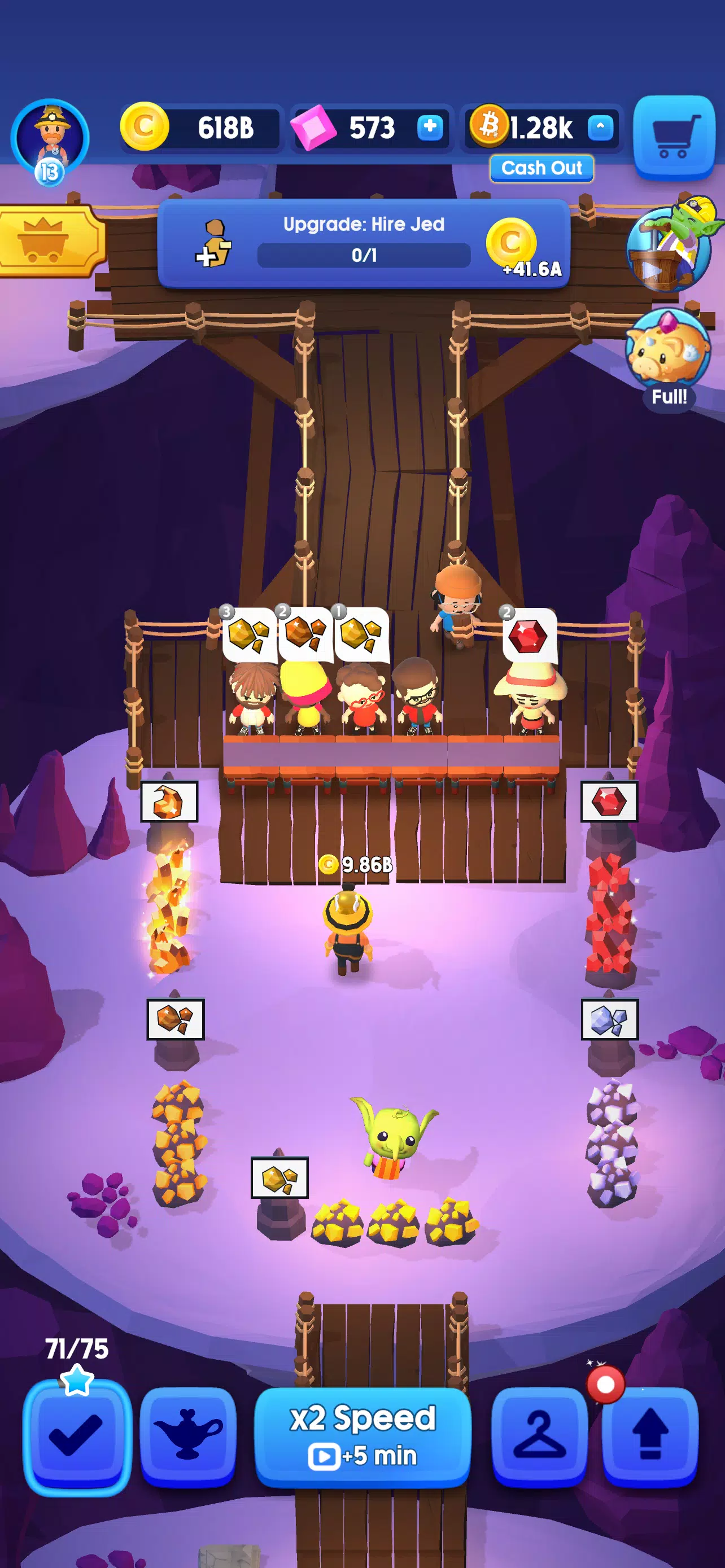Tap the checkmark tasks icon
The image size is (725, 1568).
click(78, 1436)
